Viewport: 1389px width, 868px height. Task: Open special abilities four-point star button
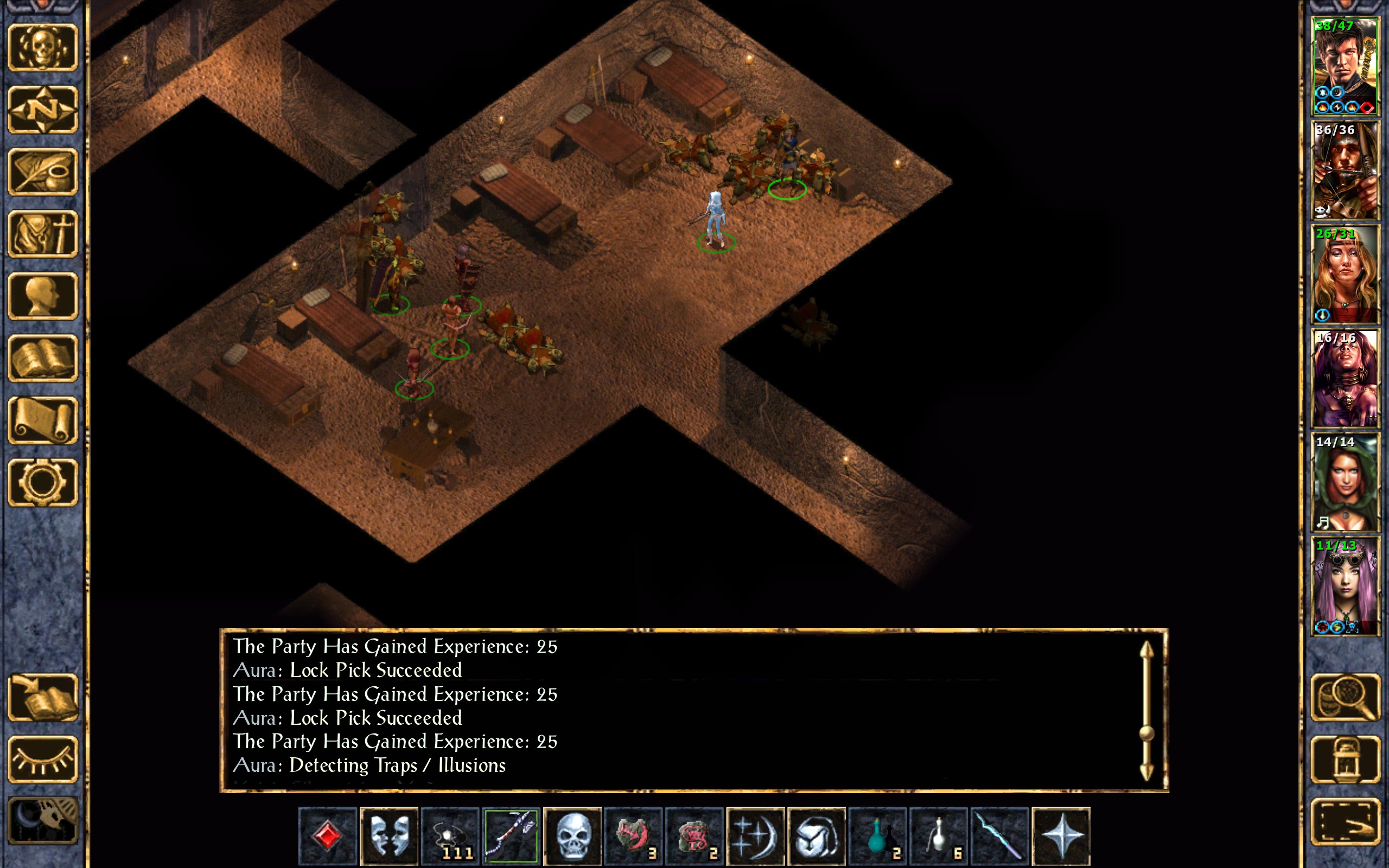(x=1061, y=836)
